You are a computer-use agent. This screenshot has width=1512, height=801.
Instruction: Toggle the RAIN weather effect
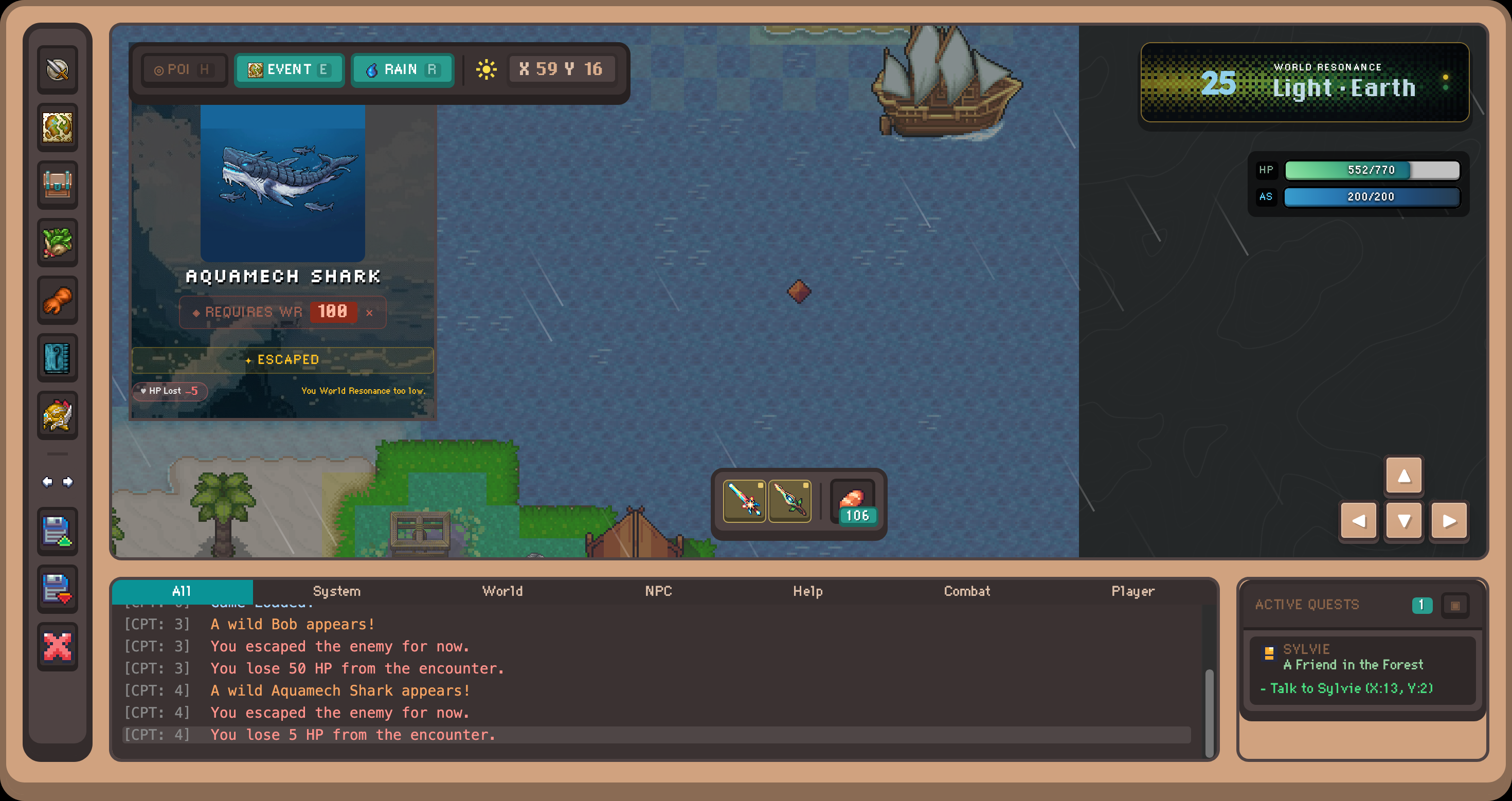coord(403,69)
